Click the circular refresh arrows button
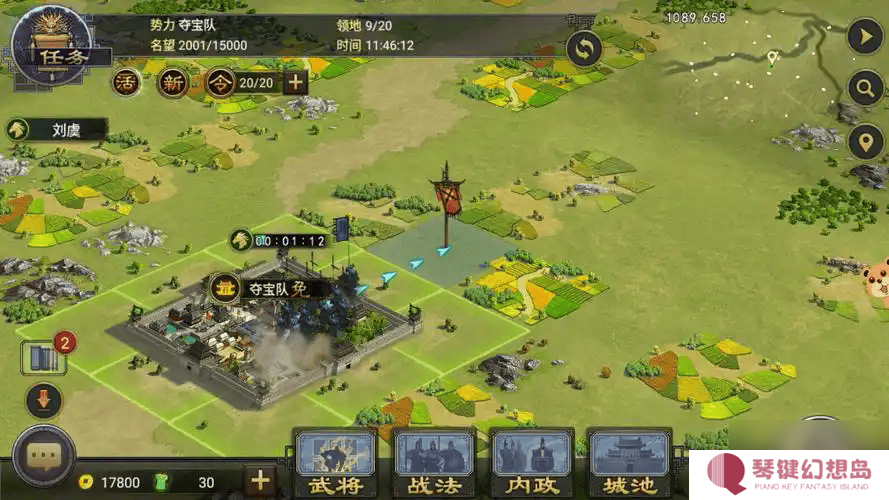The width and height of the screenshot is (889, 500). (584, 48)
